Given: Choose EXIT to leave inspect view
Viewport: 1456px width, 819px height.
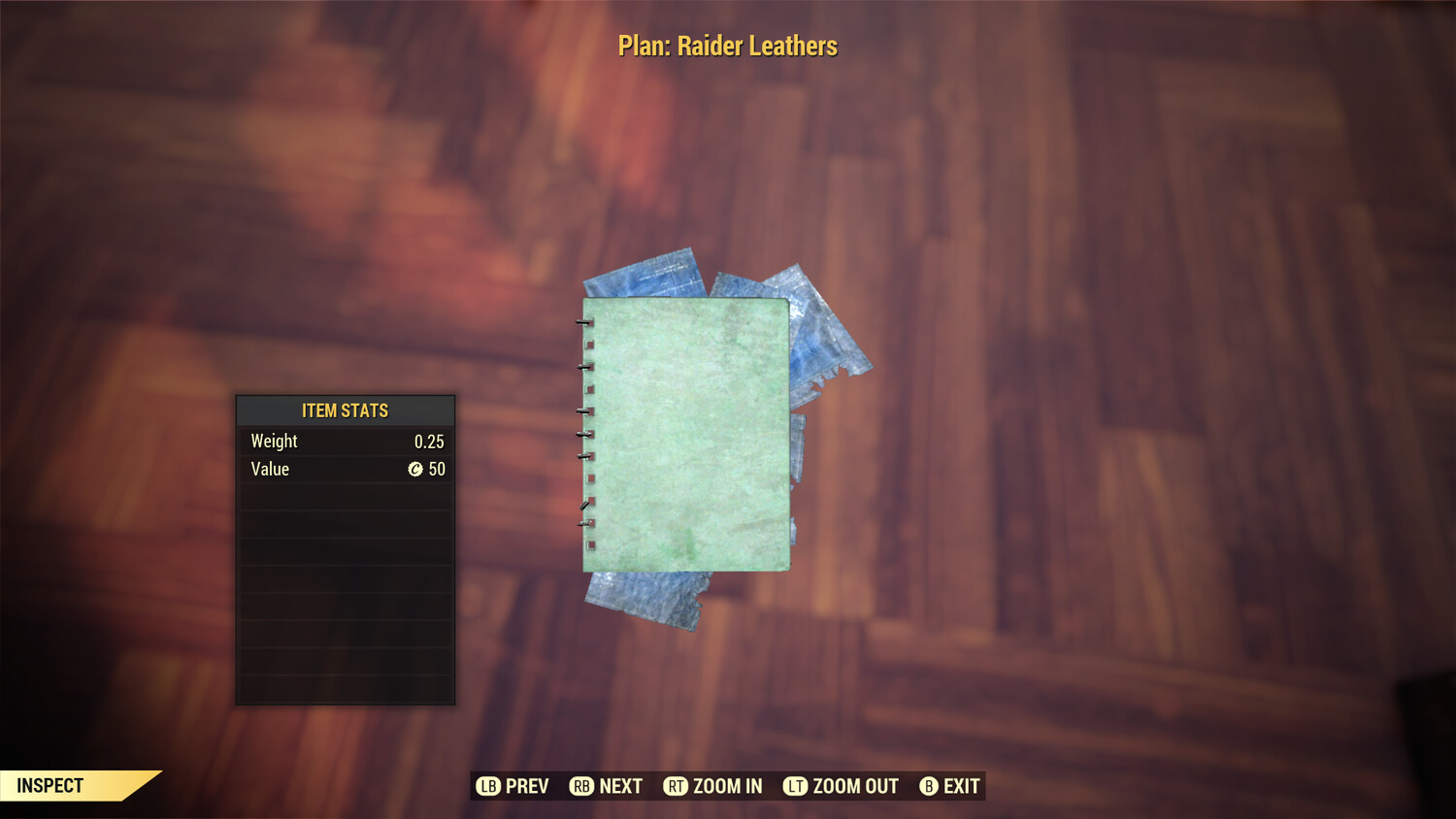Looking at the screenshot, I should point(964,786).
